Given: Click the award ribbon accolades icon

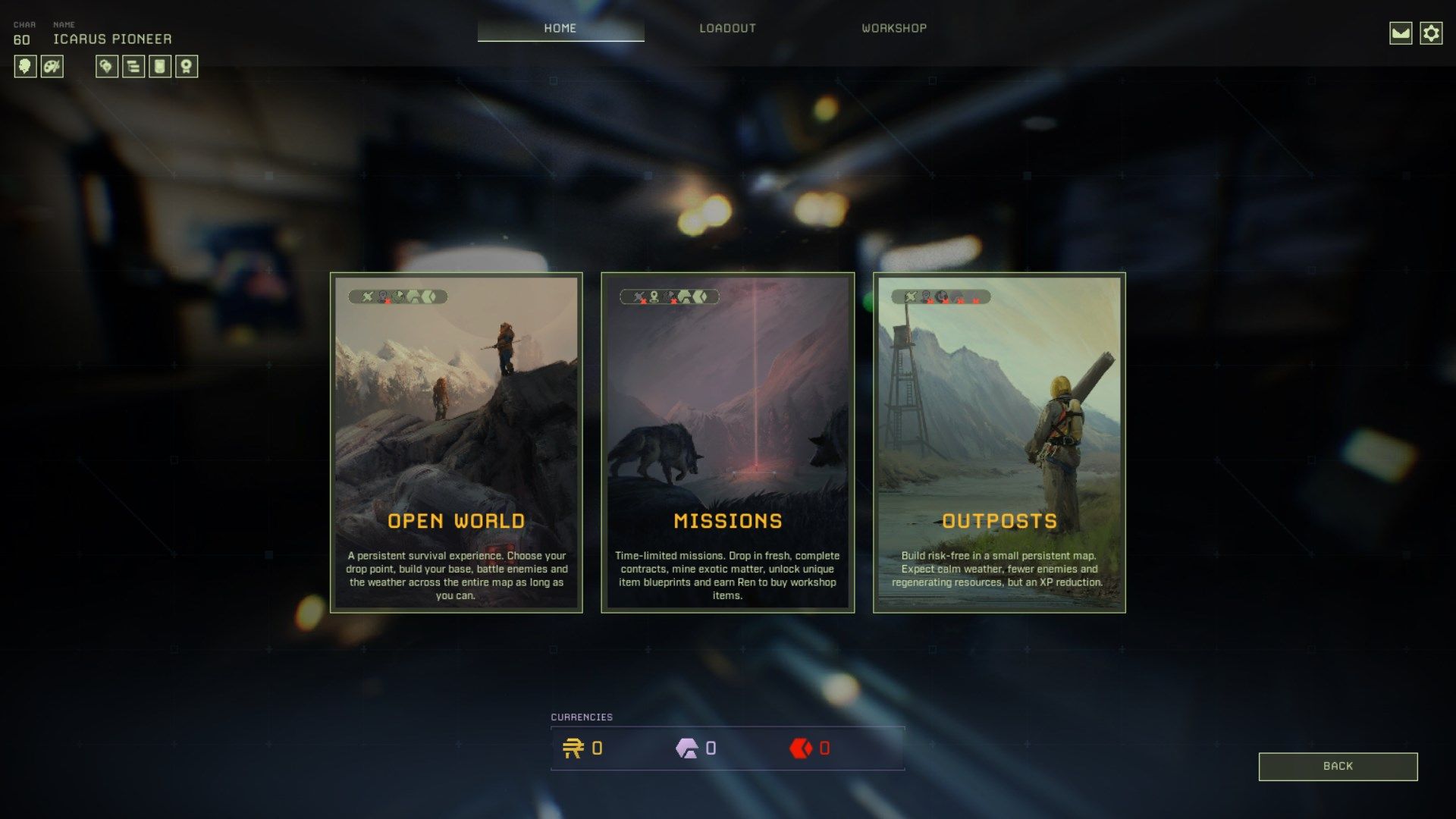Looking at the screenshot, I should [x=187, y=67].
